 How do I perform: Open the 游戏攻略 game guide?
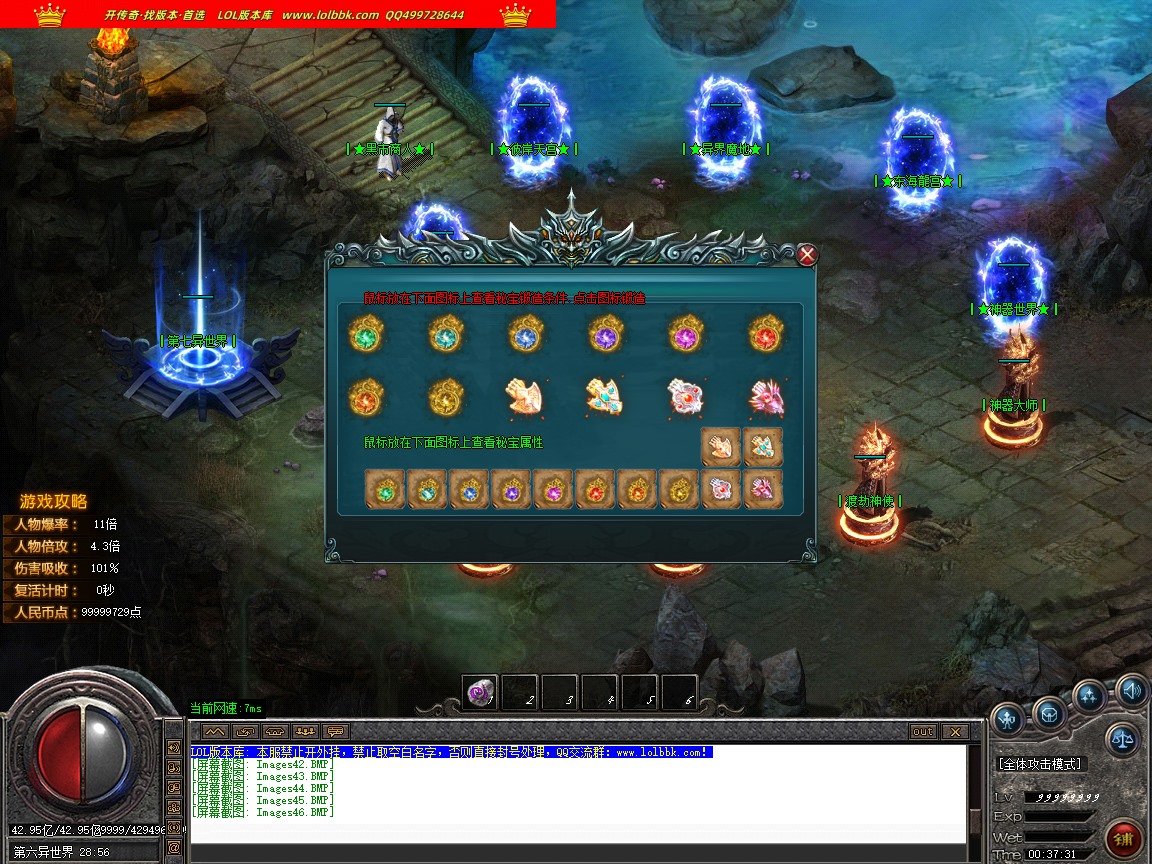click(x=54, y=501)
